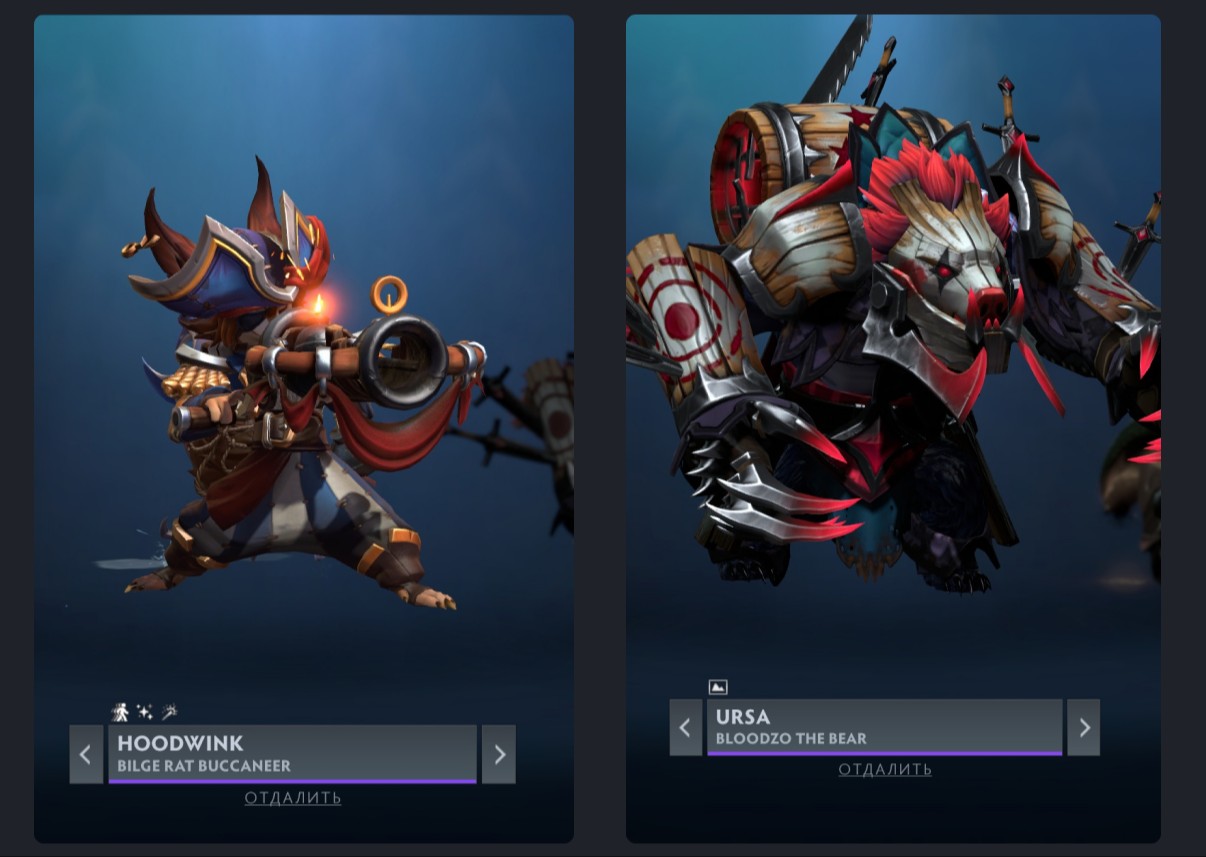Go to the next Ursa item set

point(1084,727)
